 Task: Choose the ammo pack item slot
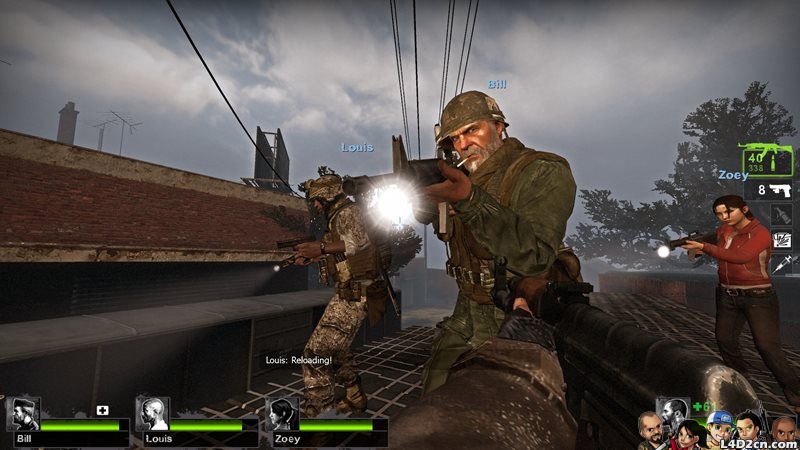coord(782,240)
